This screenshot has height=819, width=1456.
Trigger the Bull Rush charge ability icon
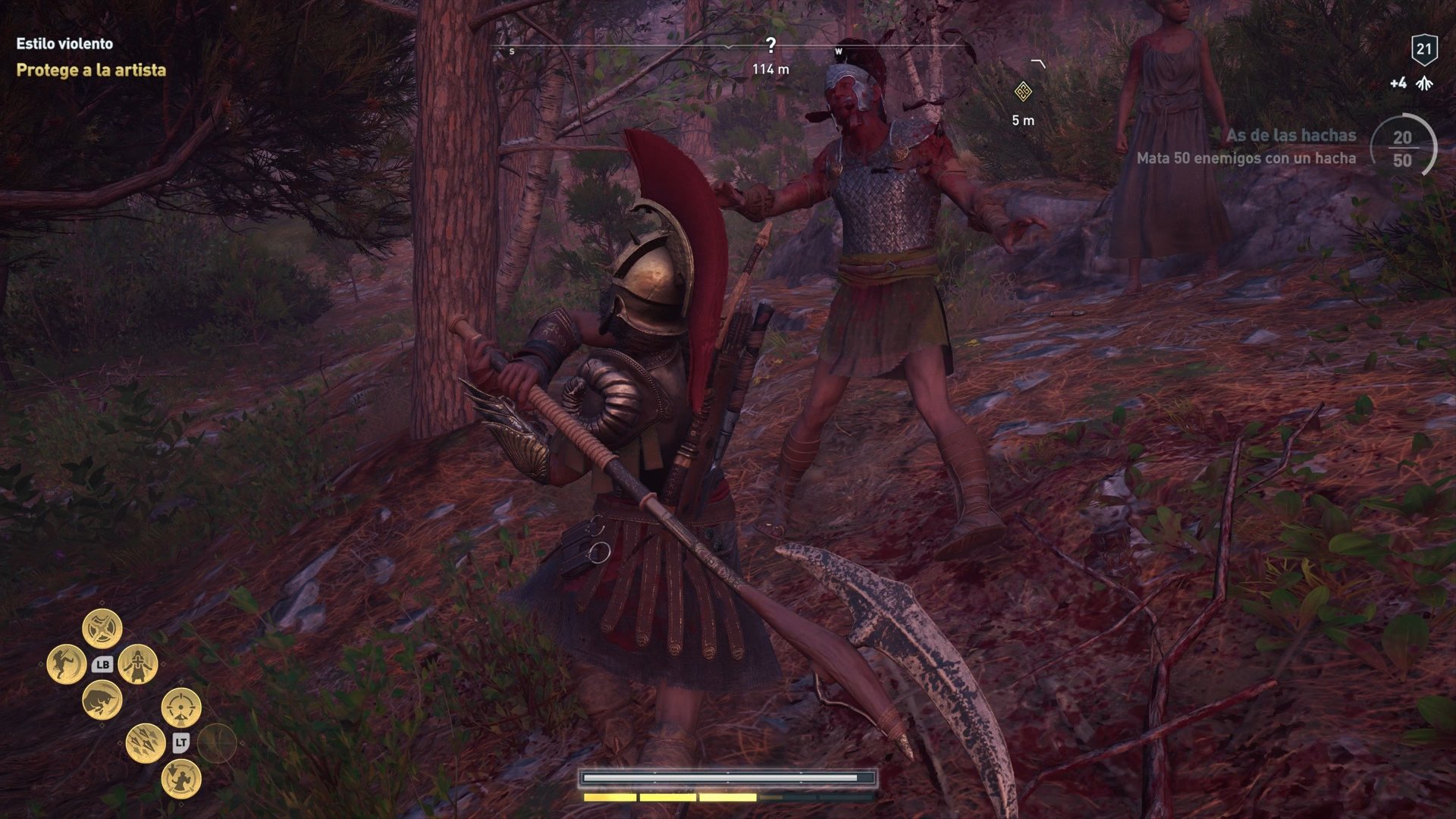102,701
